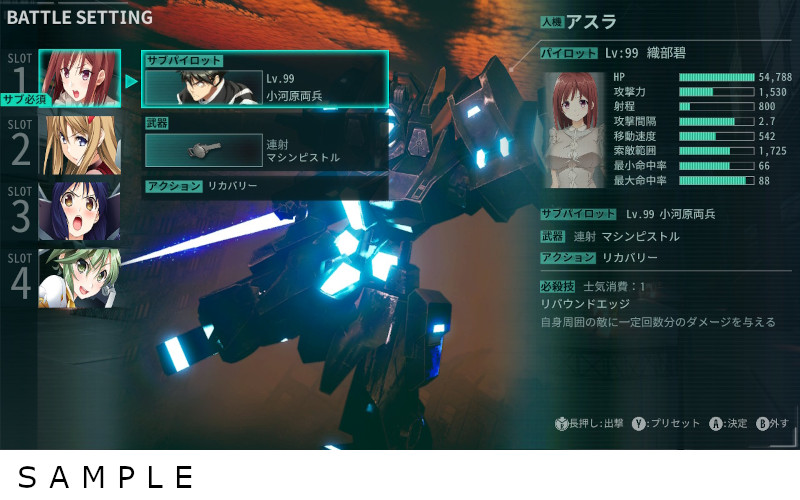Select the slot 4 green-haired pilot portrait
This screenshot has height=500, width=800.
coord(80,279)
